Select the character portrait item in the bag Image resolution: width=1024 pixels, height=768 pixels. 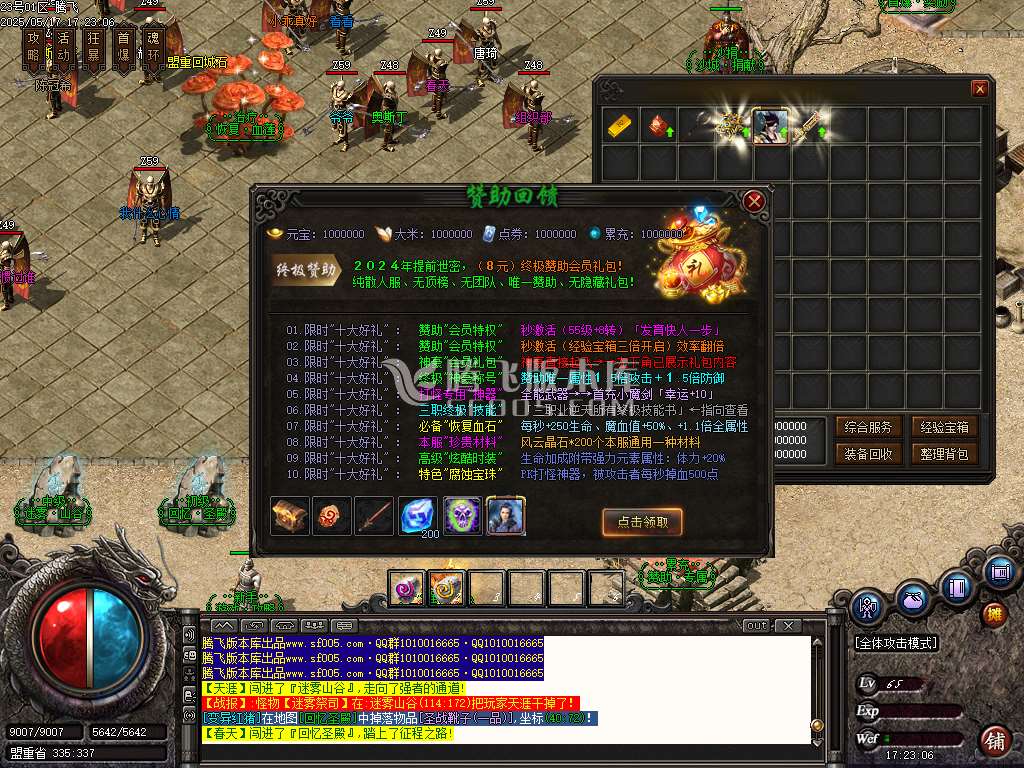(770, 126)
